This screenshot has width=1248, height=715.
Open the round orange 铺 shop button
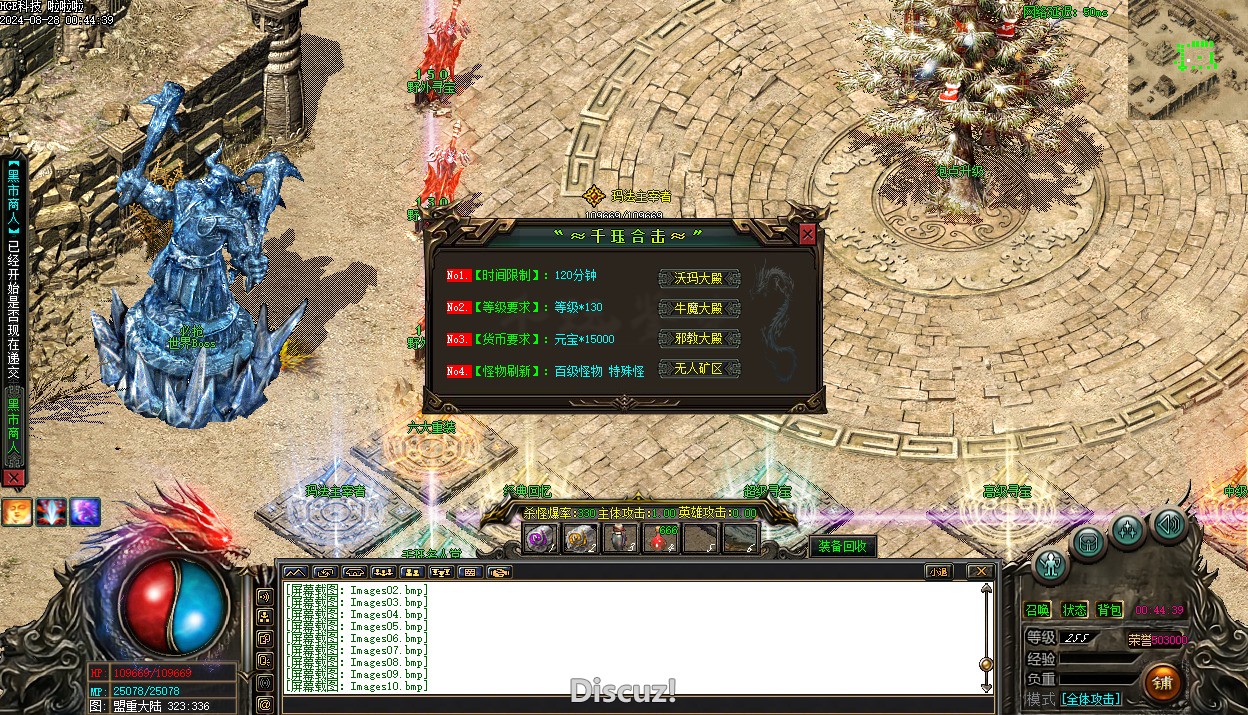[x=1162, y=683]
